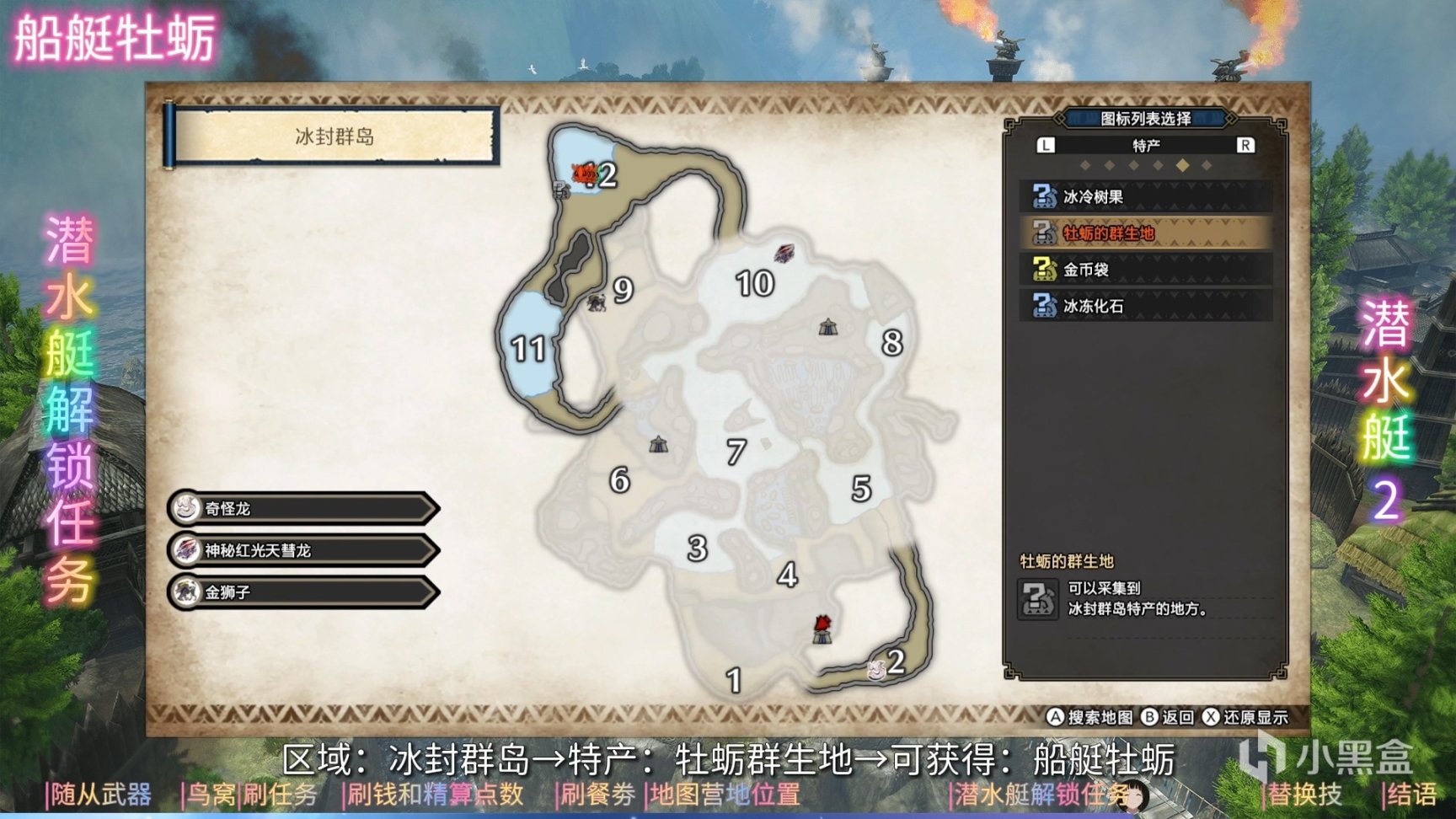Select the 冰冻化石 frozen fossil icon
Screen dimensions: 1456x819
pyautogui.click(x=1043, y=307)
